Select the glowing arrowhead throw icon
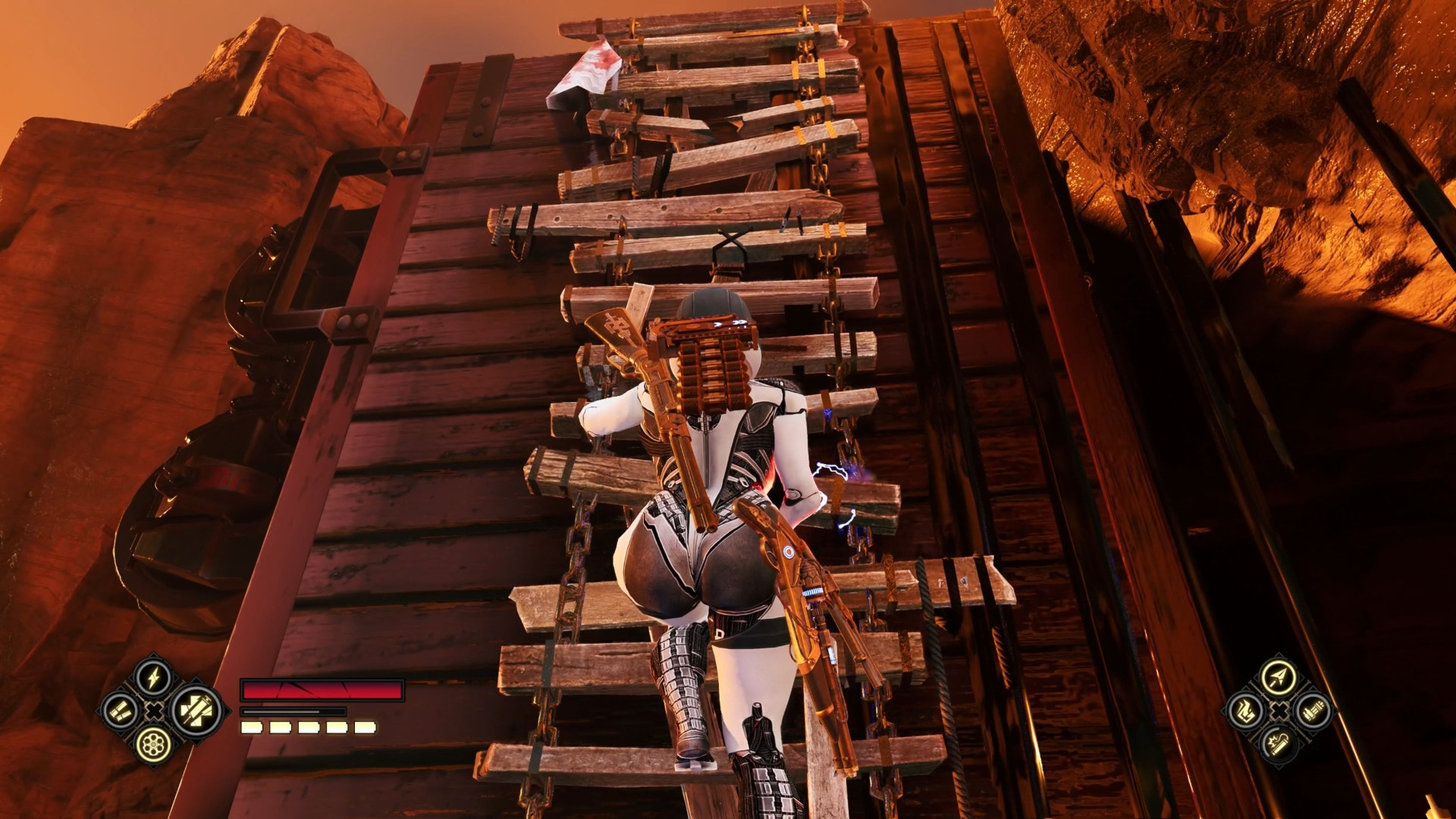The image size is (1456, 819). pos(1278,676)
